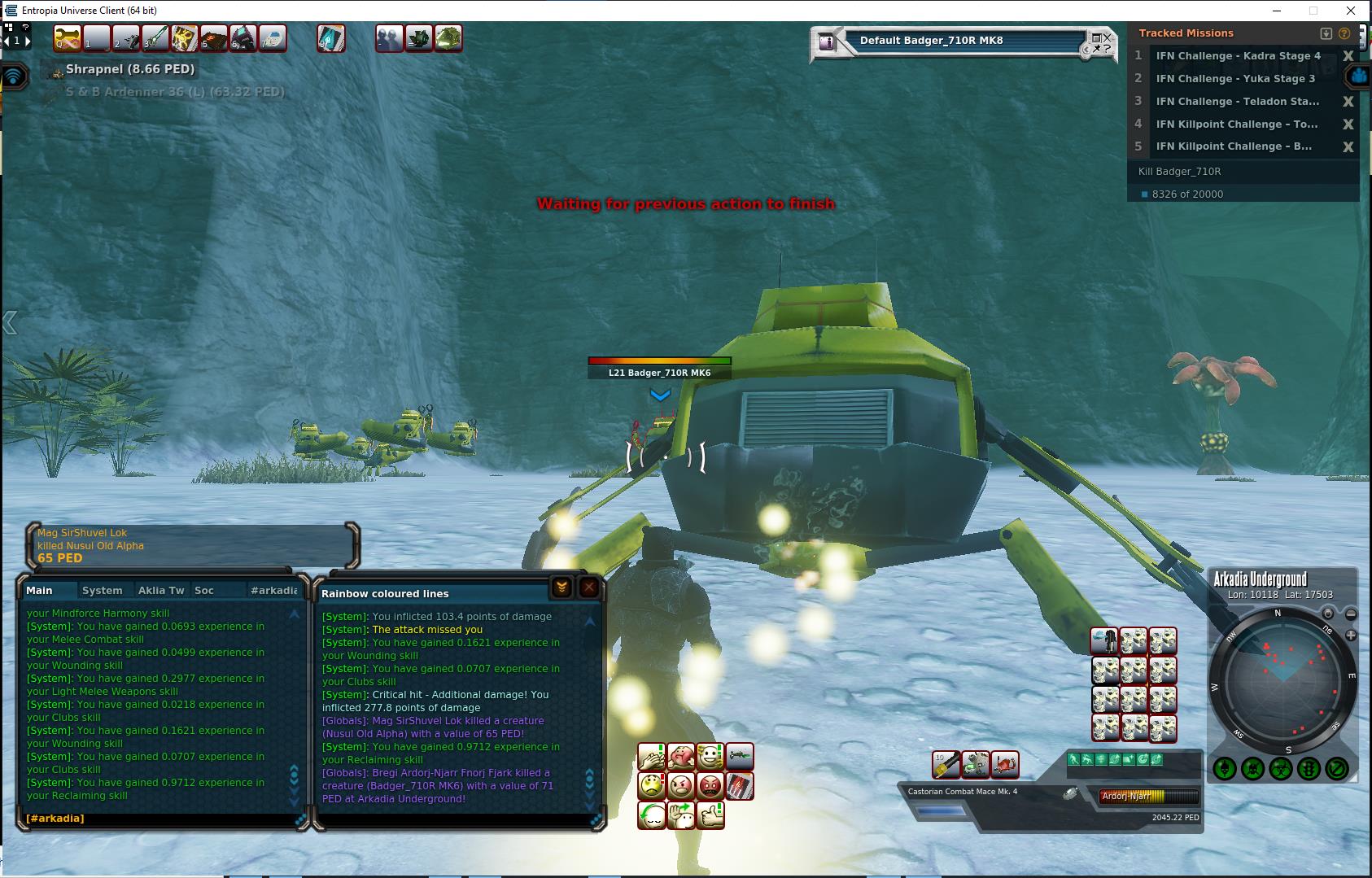Click the biohazard radar filter button
The width and height of the screenshot is (1372, 878).
(x=1280, y=768)
